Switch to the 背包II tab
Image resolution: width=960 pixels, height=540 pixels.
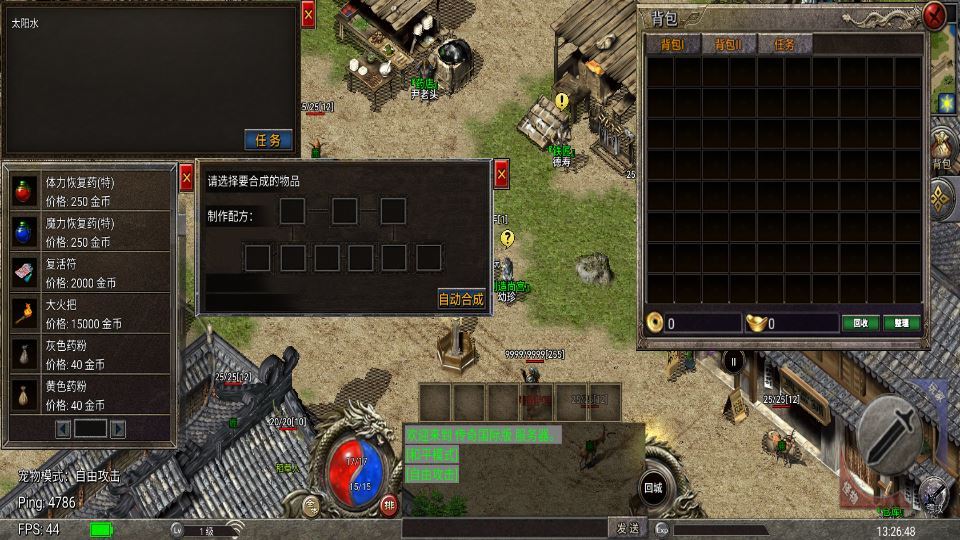click(x=727, y=44)
